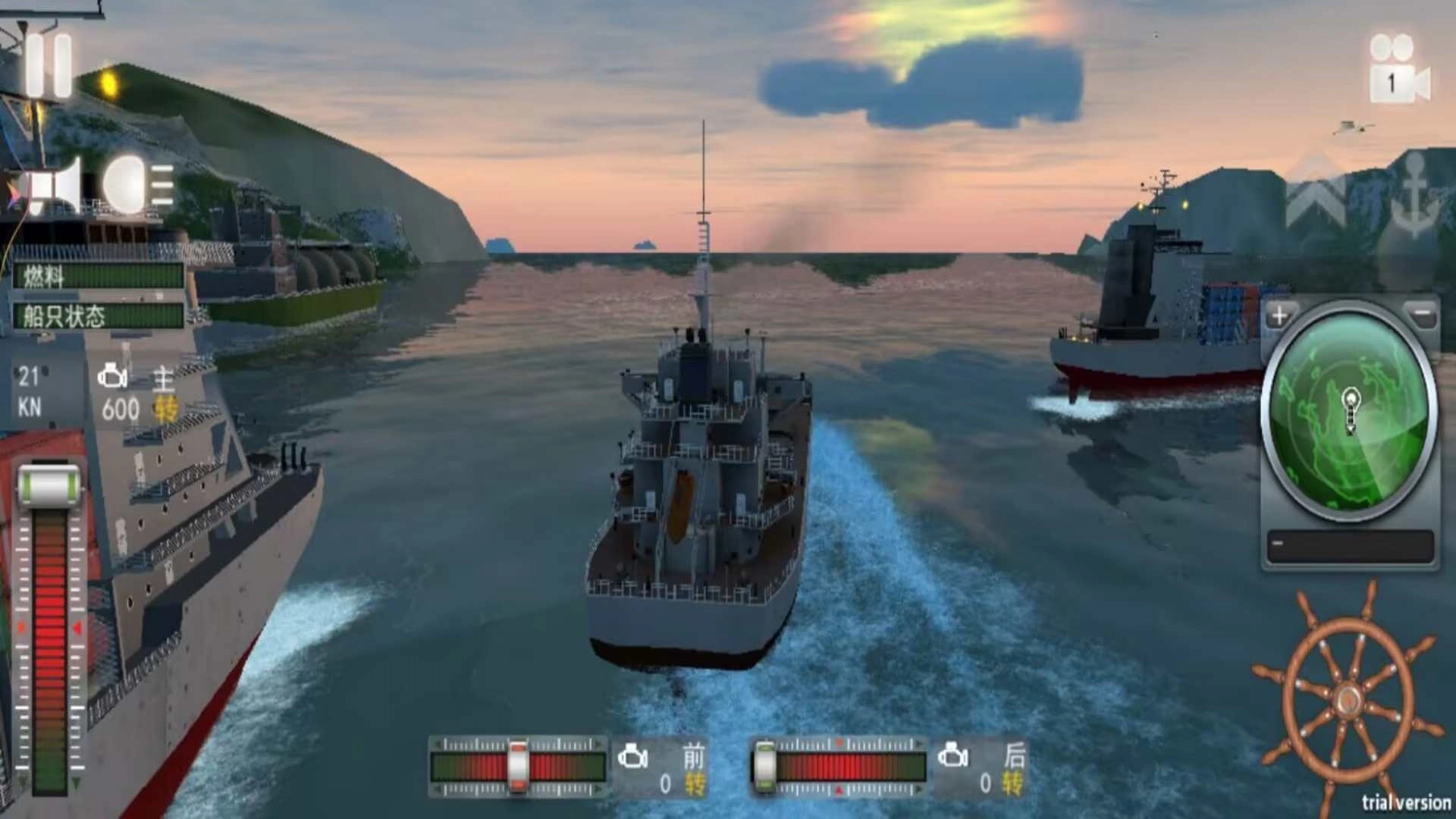Zoom out the radar with the minus button
1456x819 pixels.
[1421, 314]
